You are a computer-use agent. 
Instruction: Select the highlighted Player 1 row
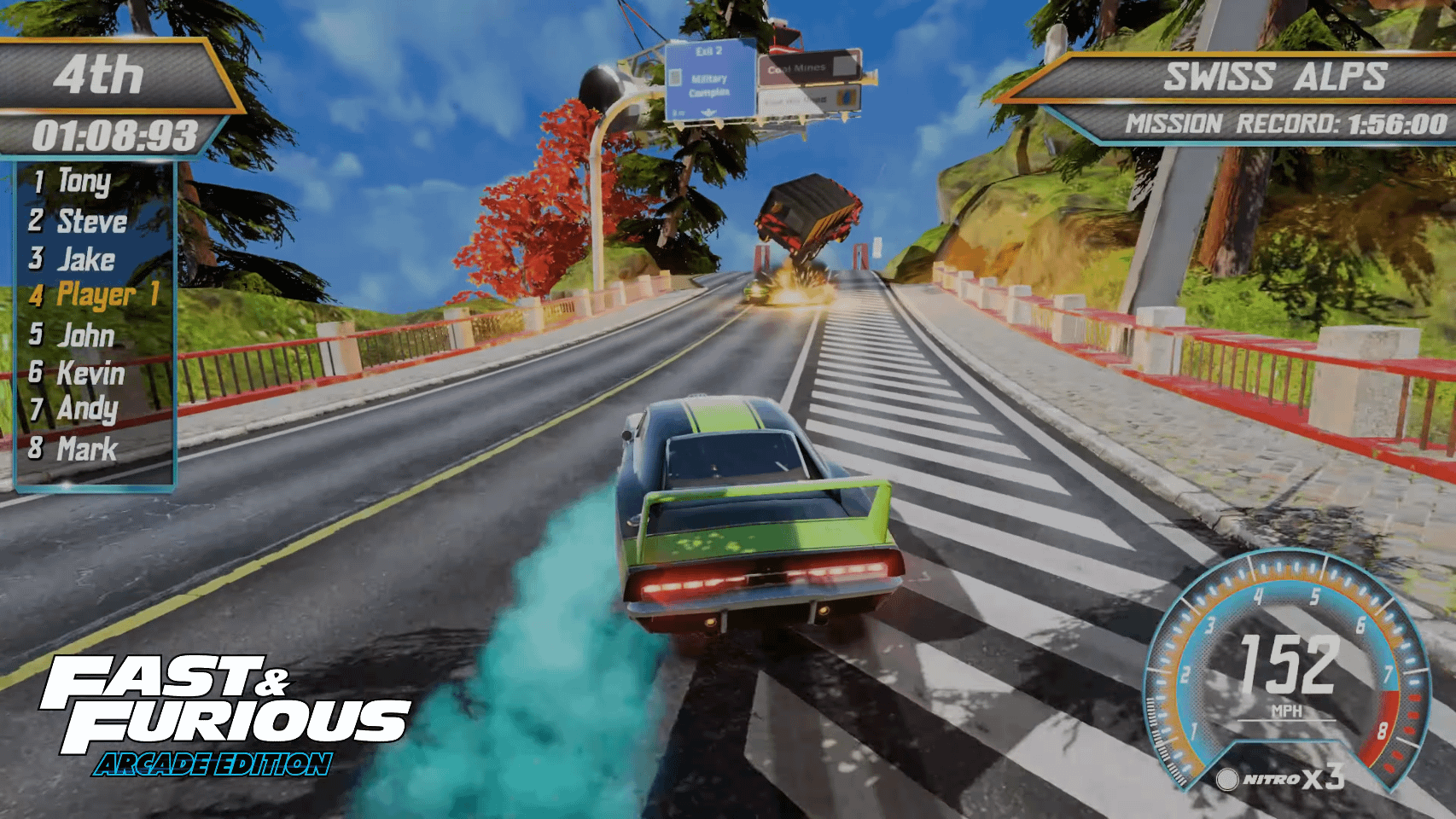pyautogui.click(x=106, y=295)
